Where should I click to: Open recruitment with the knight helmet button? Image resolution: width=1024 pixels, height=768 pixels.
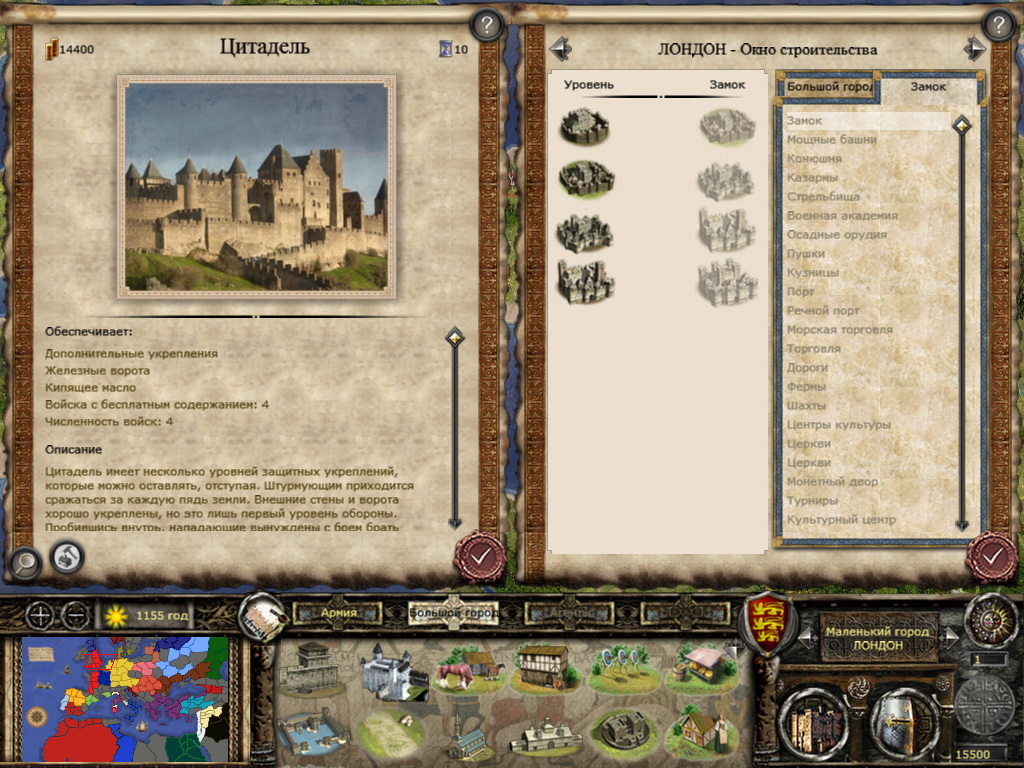coord(904,721)
